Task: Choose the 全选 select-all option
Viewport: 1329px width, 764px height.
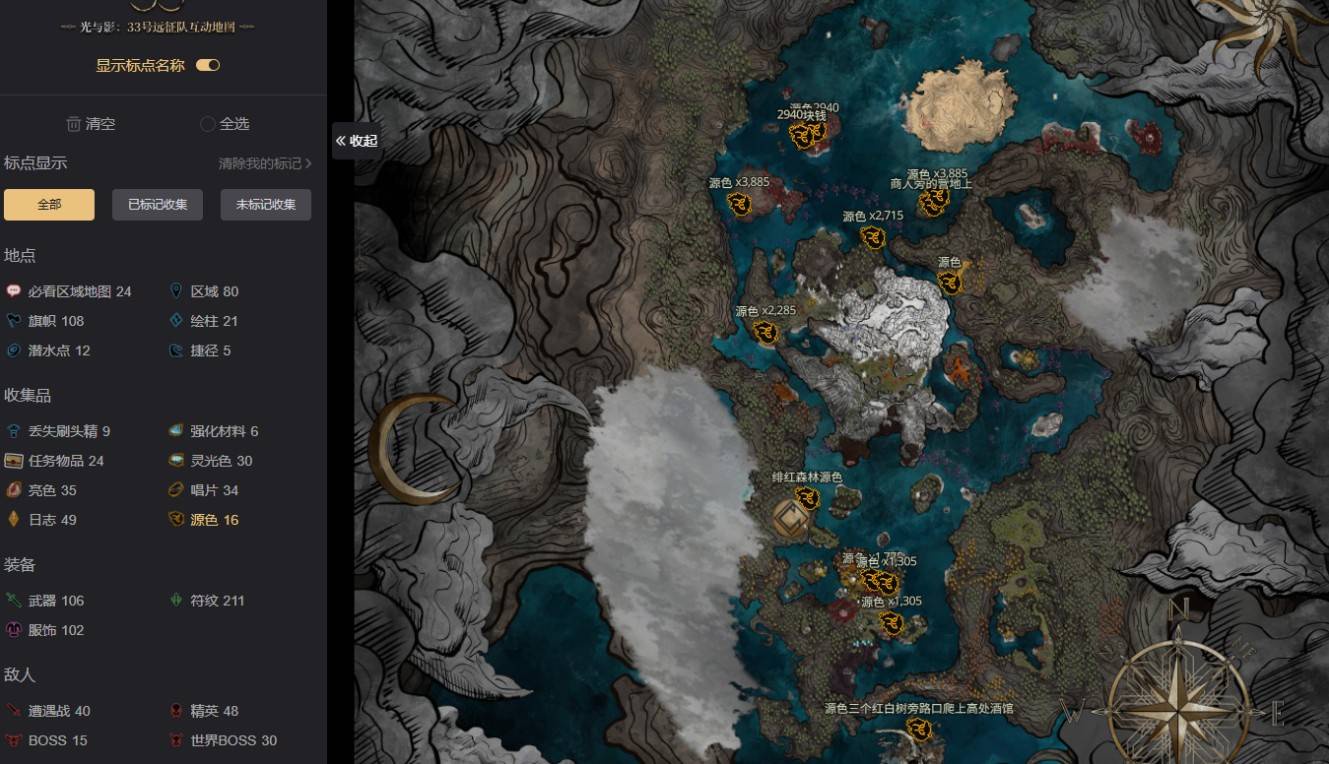Action: click(225, 124)
